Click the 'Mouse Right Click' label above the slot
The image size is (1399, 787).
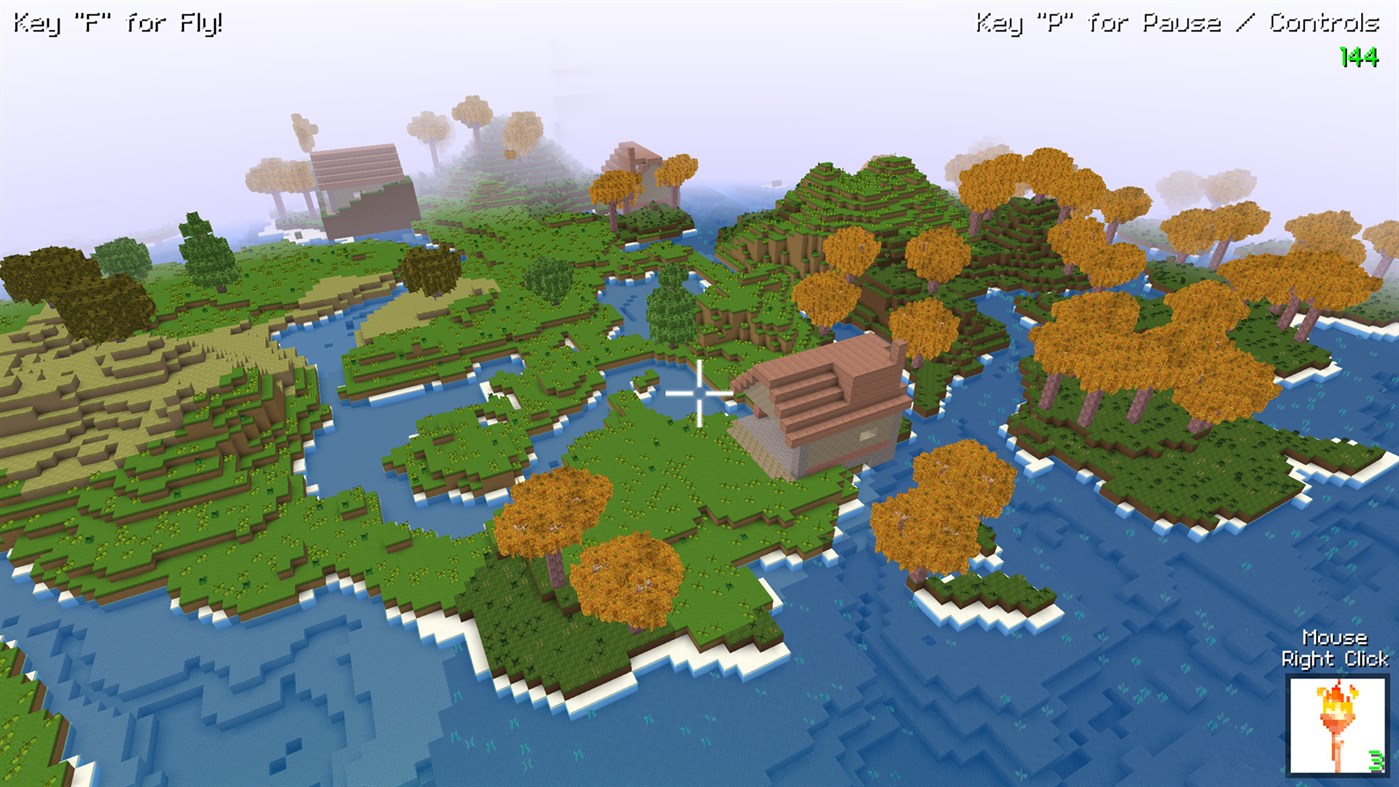click(1335, 648)
